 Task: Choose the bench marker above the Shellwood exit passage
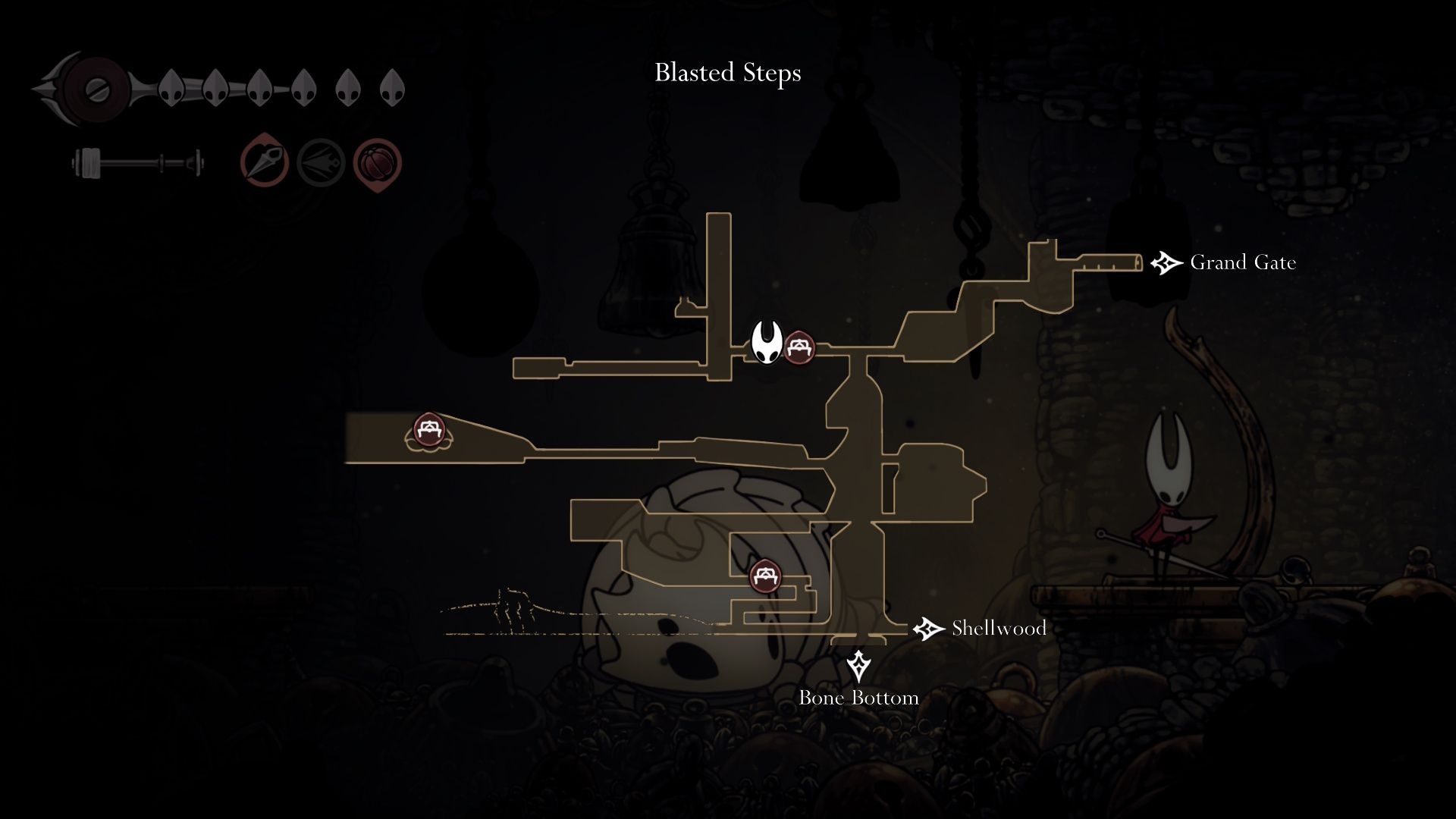(765, 576)
